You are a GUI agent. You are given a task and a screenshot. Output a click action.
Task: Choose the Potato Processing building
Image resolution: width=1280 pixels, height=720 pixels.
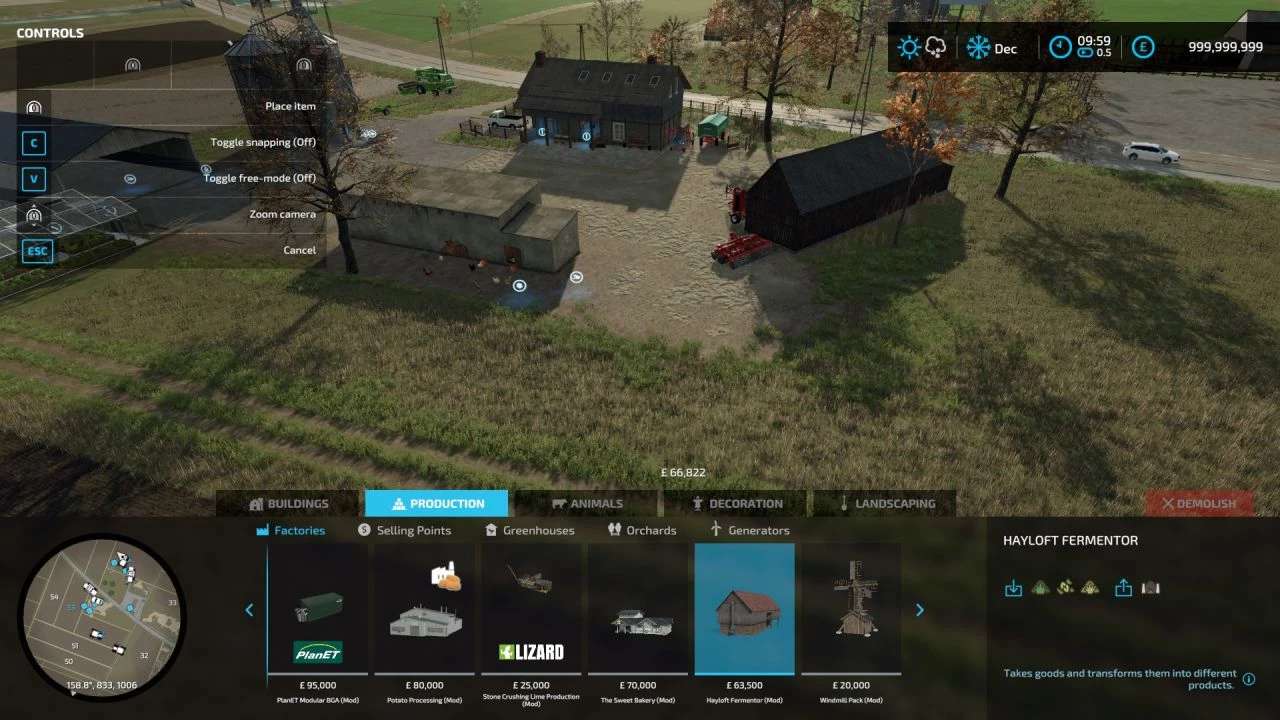click(425, 610)
